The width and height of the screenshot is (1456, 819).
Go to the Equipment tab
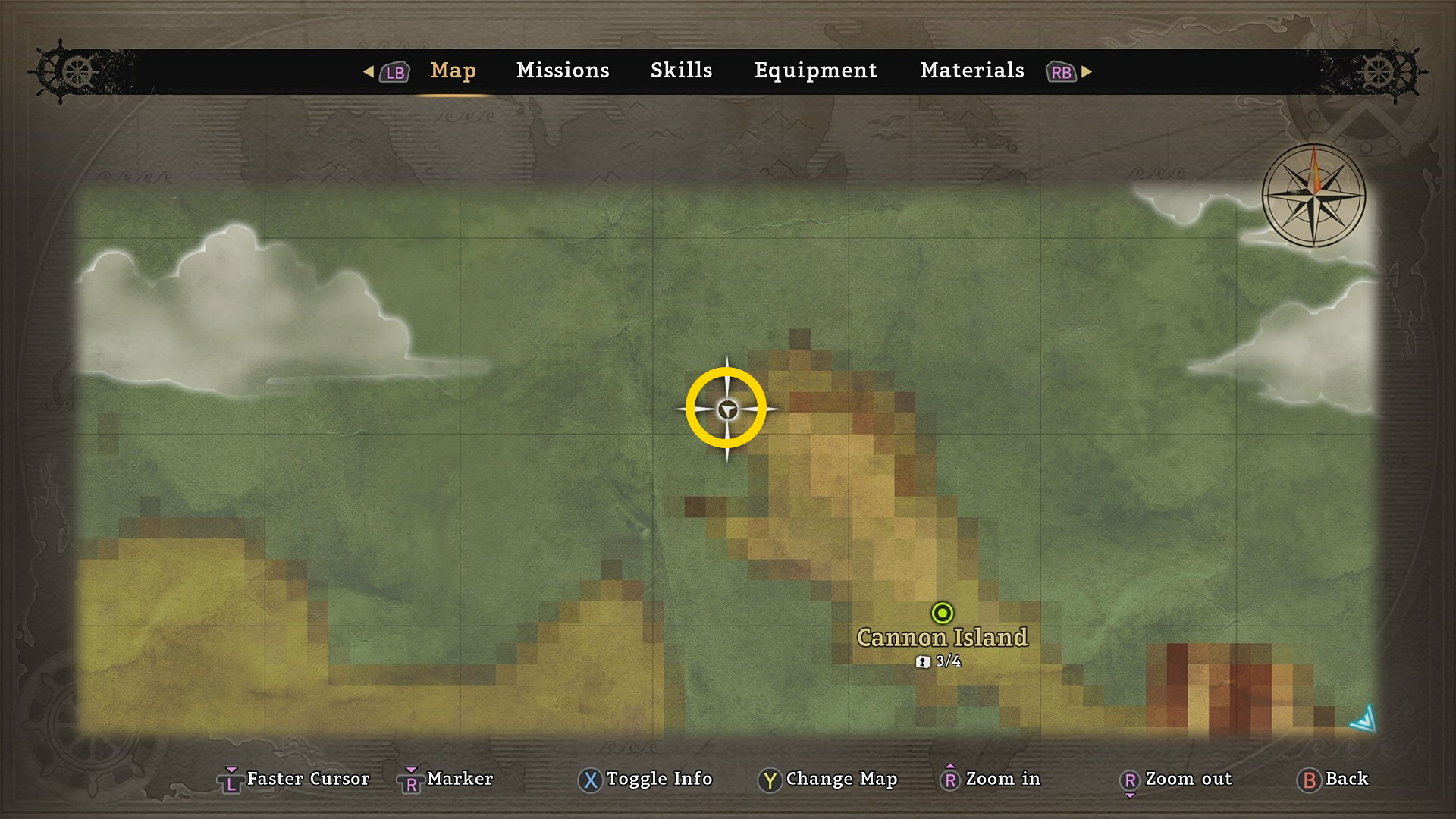coord(815,71)
